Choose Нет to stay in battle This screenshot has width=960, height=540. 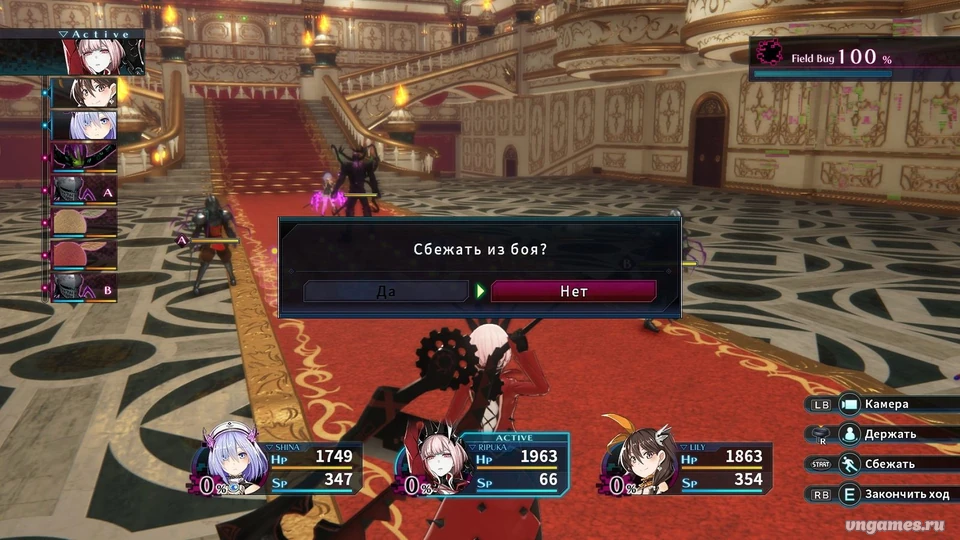[573, 291]
